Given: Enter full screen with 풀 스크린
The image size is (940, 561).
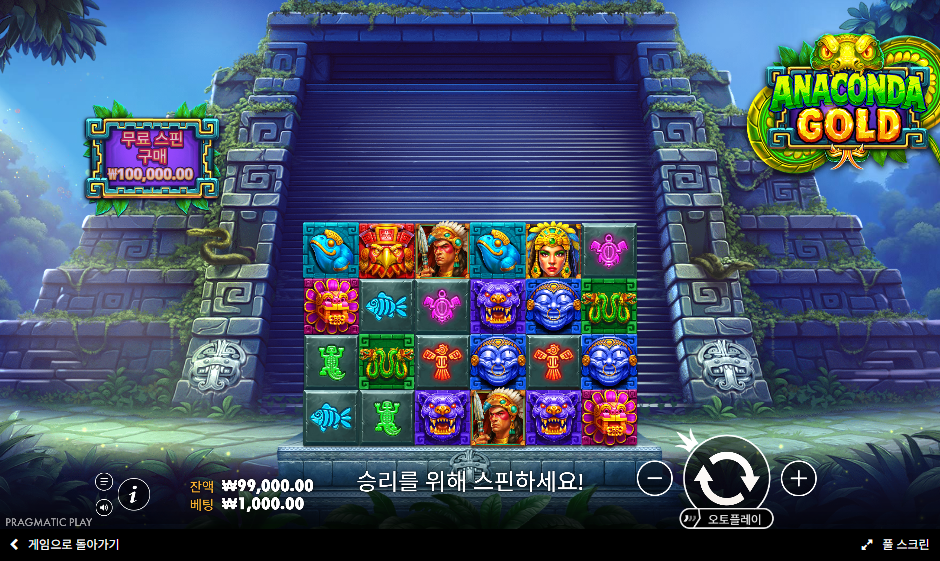Looking at the screenshot, I should pos(896,545).
